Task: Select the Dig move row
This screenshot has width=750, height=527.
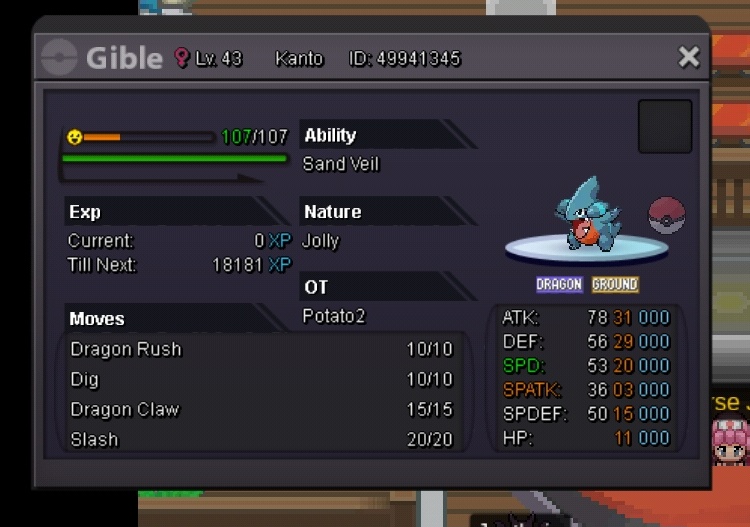Action: (260, 380)
